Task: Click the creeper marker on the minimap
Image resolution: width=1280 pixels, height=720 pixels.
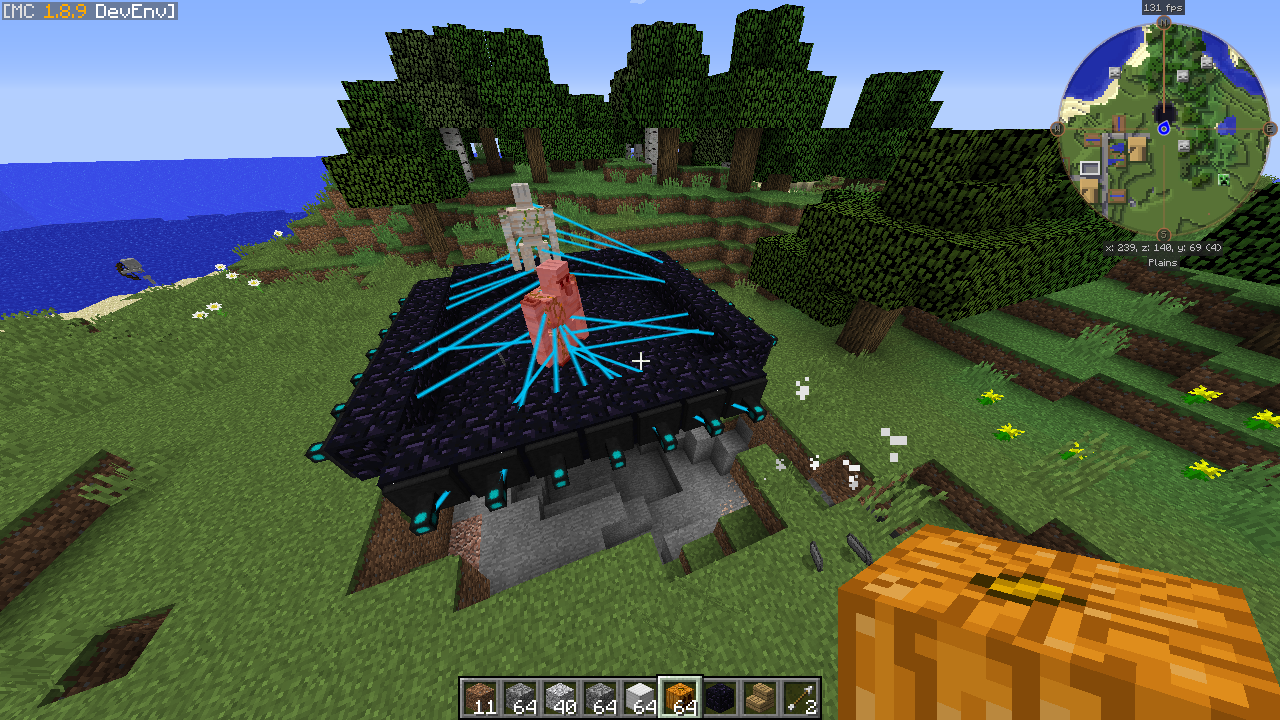Action: [x=1223, y=180]
